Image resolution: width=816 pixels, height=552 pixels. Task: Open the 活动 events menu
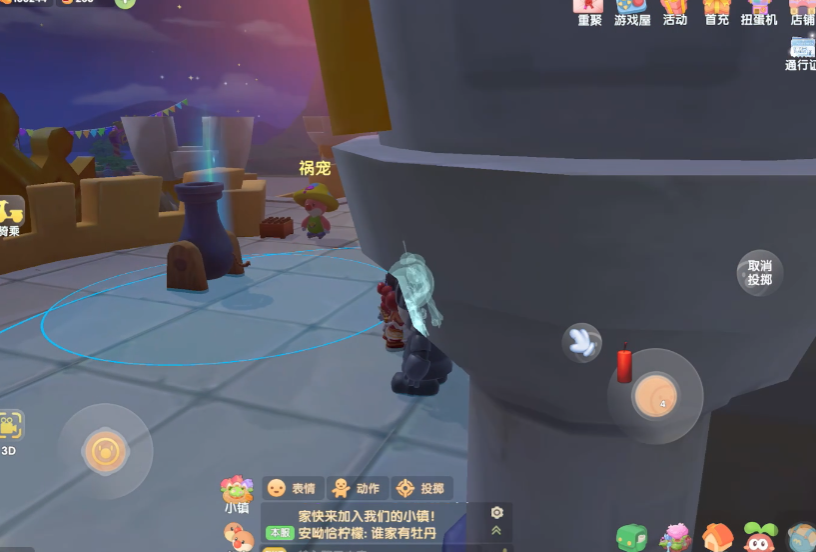pos(675,10)
